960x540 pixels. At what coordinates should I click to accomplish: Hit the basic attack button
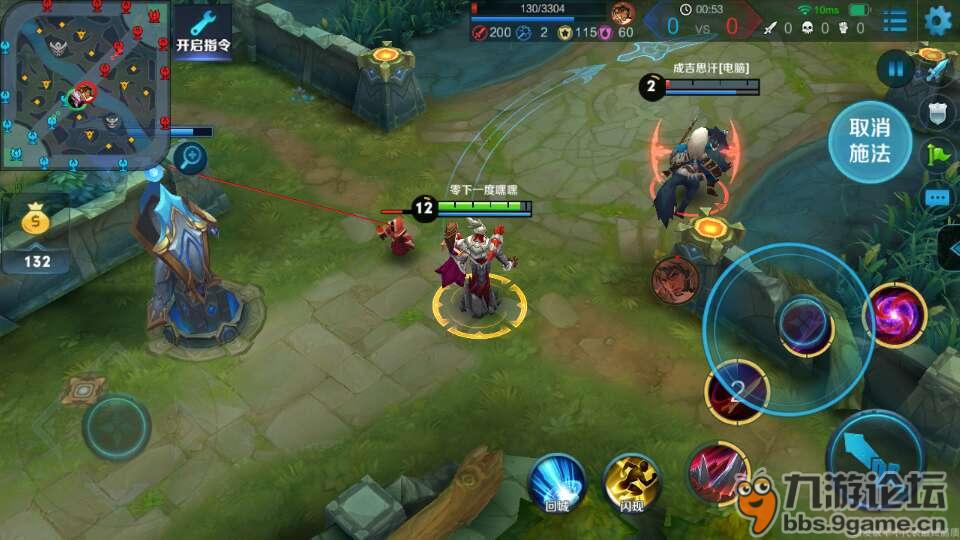(x=872, y=460)
